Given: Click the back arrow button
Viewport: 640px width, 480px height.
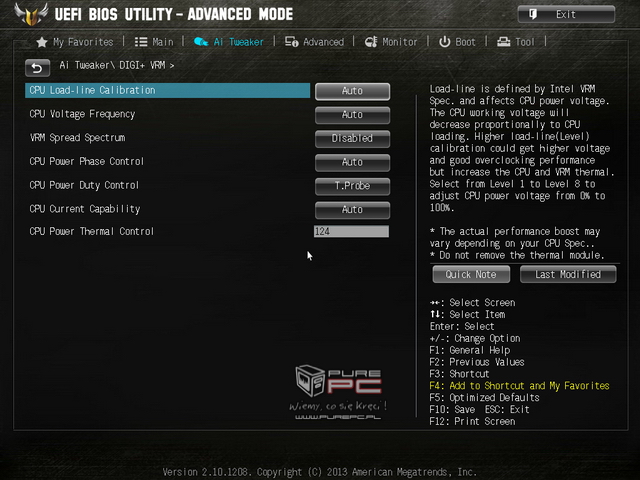Looking at the screenshot, I should (x=37, y=67).
